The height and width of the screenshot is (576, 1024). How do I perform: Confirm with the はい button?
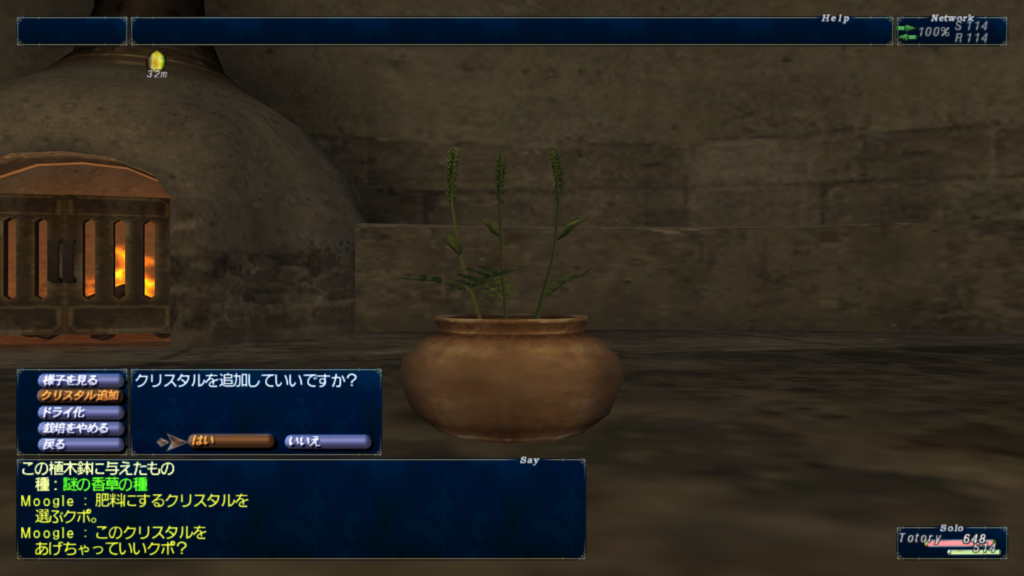coord(230,441)
